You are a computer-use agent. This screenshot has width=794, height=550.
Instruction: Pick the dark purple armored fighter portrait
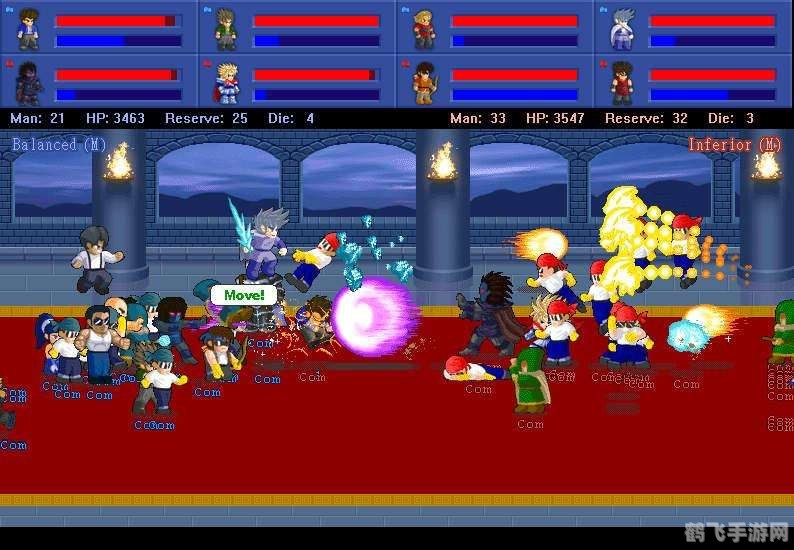(x=28, y=82)
